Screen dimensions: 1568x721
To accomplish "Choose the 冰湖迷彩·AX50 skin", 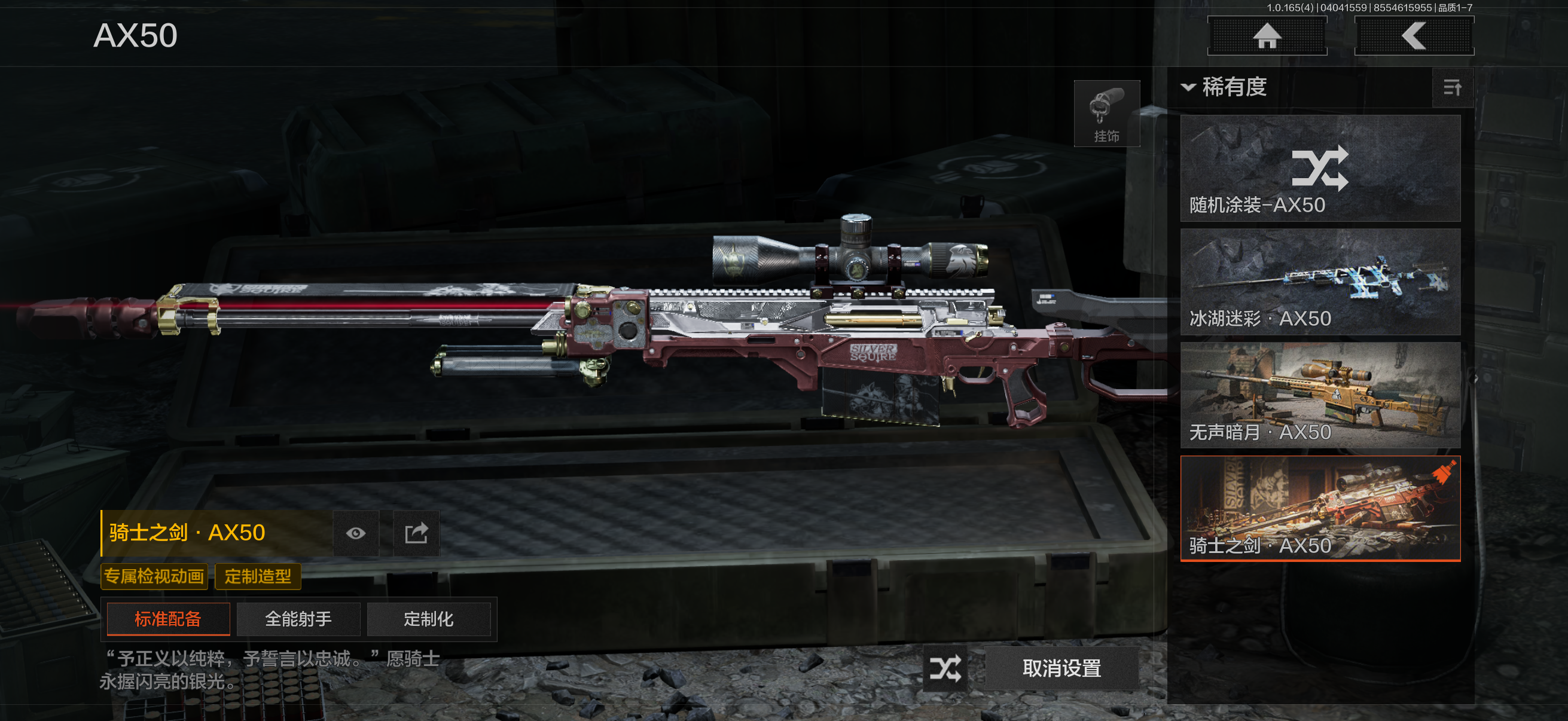I will click(x=1320, y=282).
